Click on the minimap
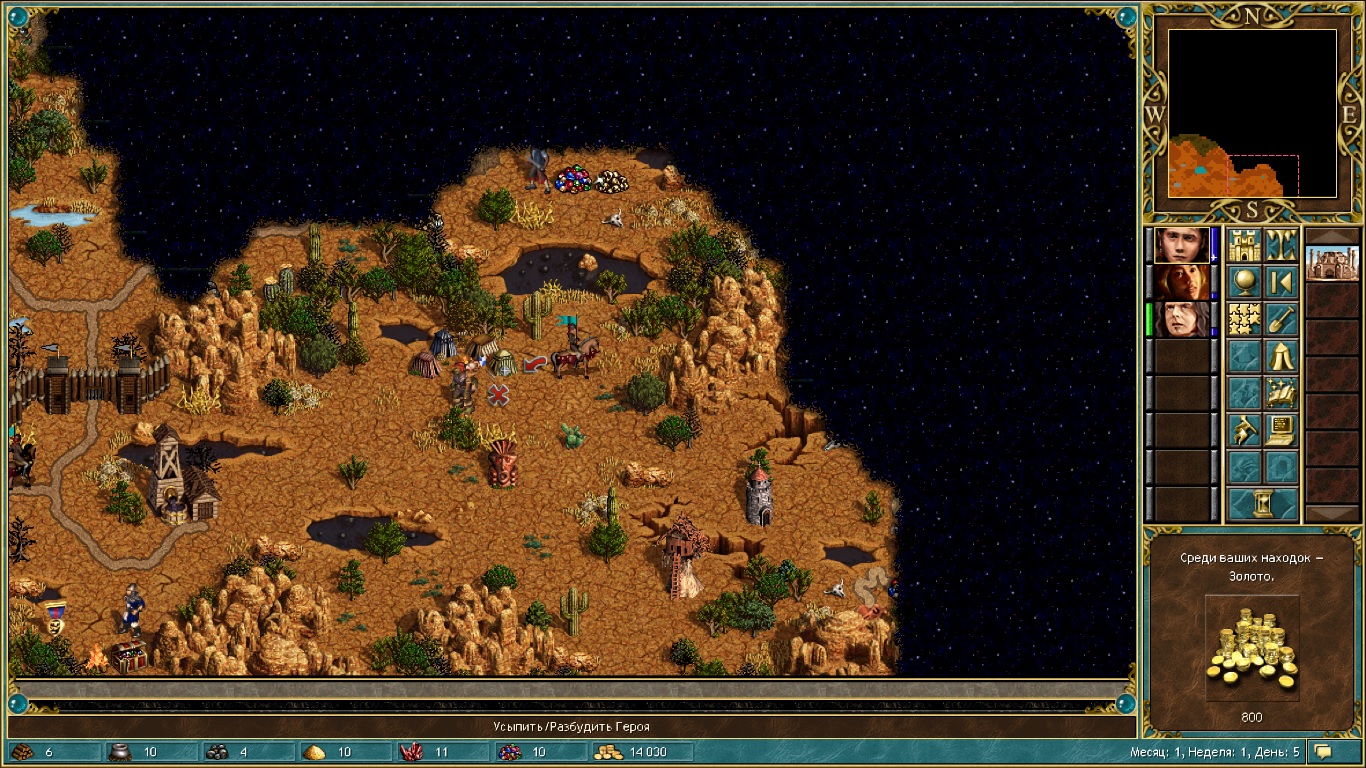1366x768 pixels. pos(1252,113)
